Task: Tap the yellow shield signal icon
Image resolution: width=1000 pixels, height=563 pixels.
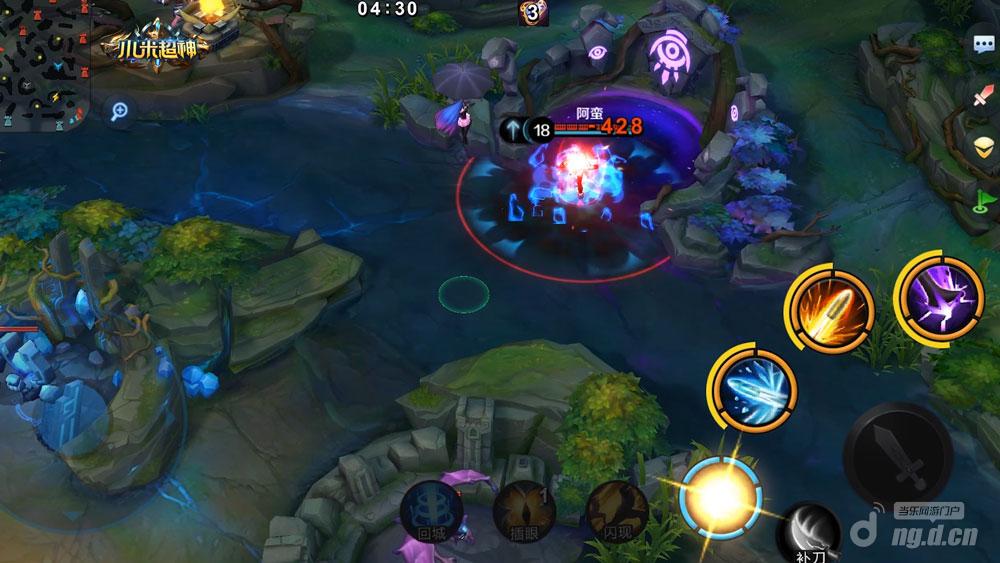Action: [x=982, y=148]
